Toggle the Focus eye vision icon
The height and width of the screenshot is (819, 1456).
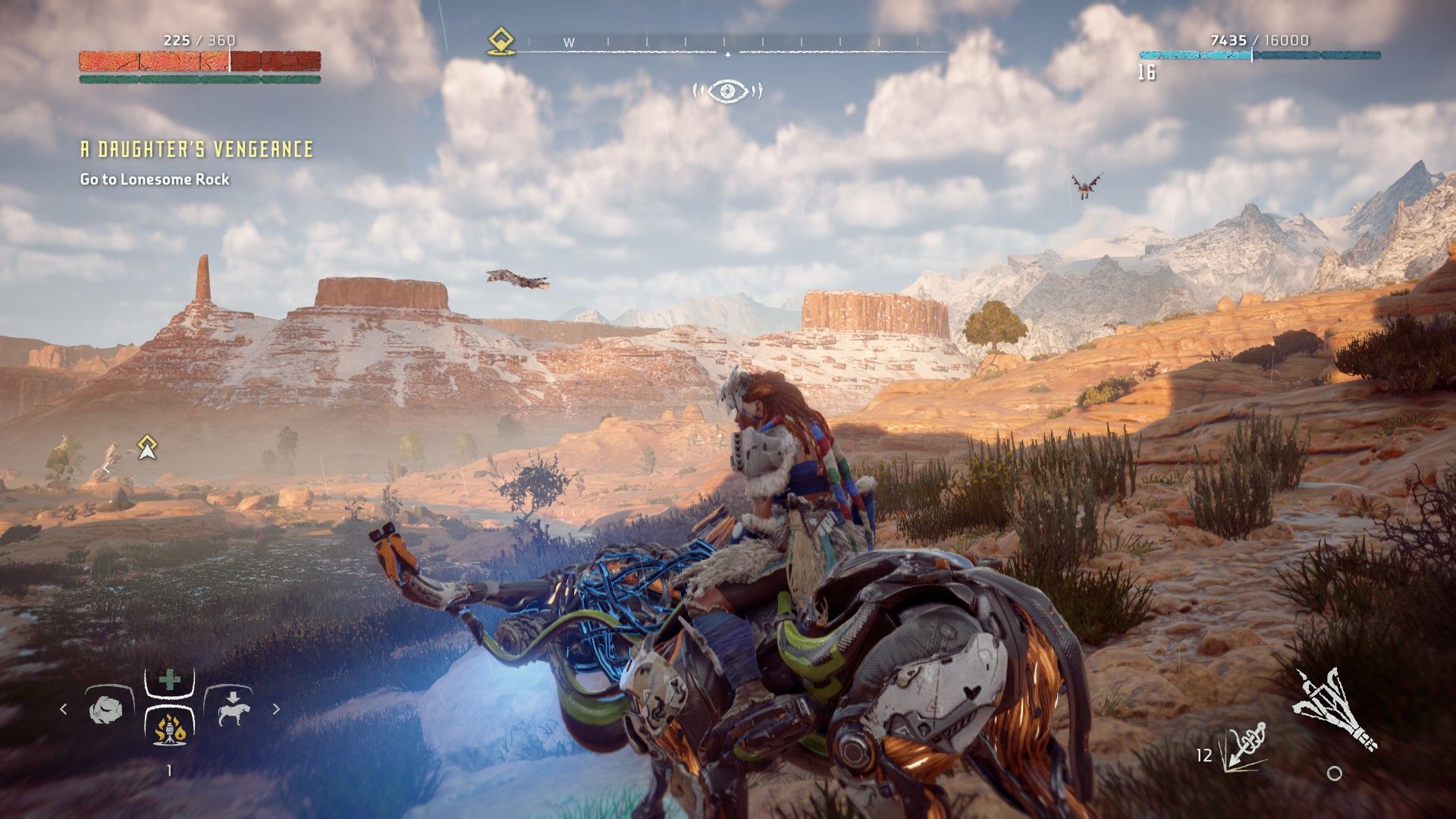pos(728,91)
